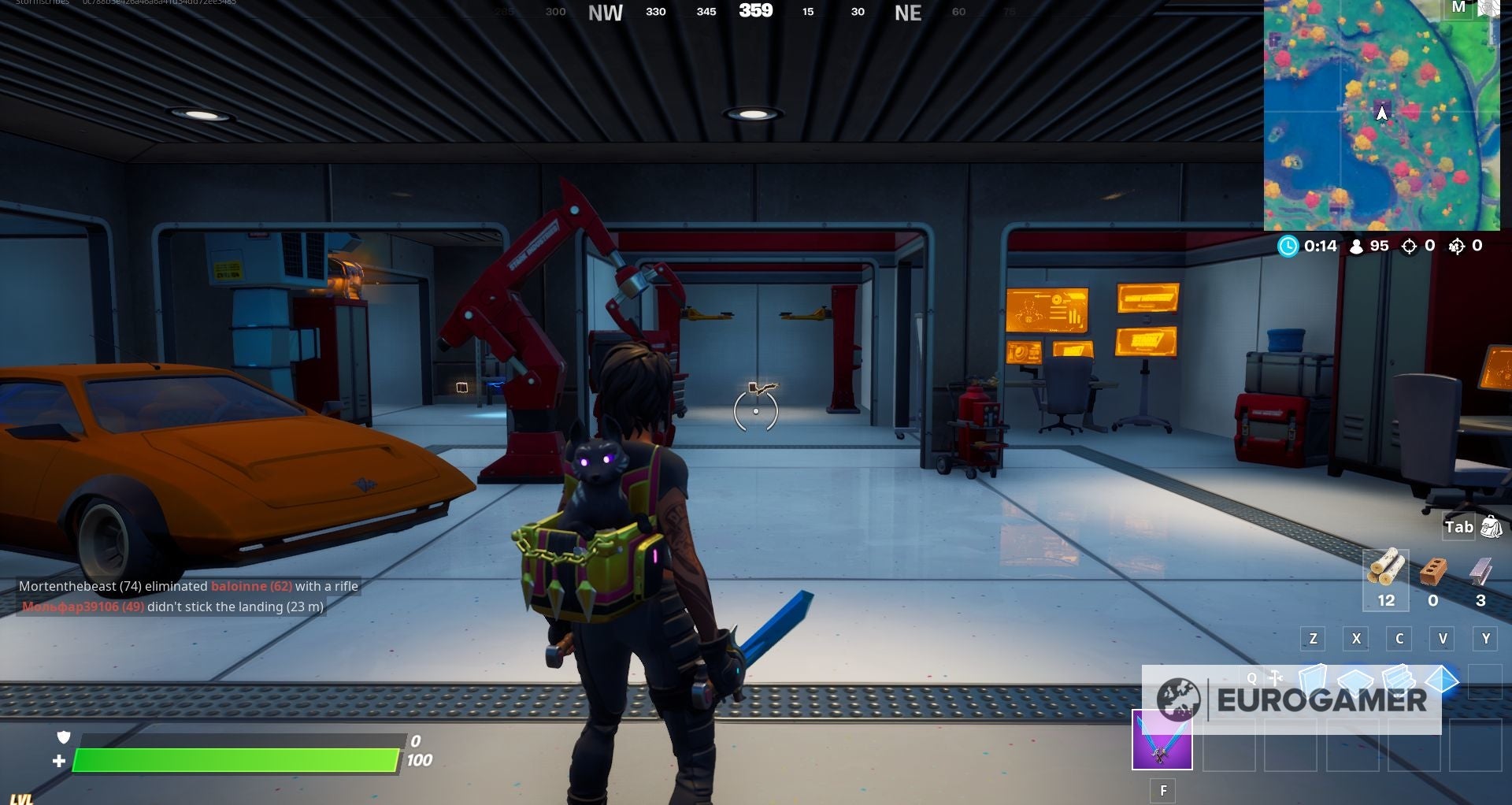Toggle the team eliminations counter
This screenshot has width=1512, height=805.
coord(1456,246)
